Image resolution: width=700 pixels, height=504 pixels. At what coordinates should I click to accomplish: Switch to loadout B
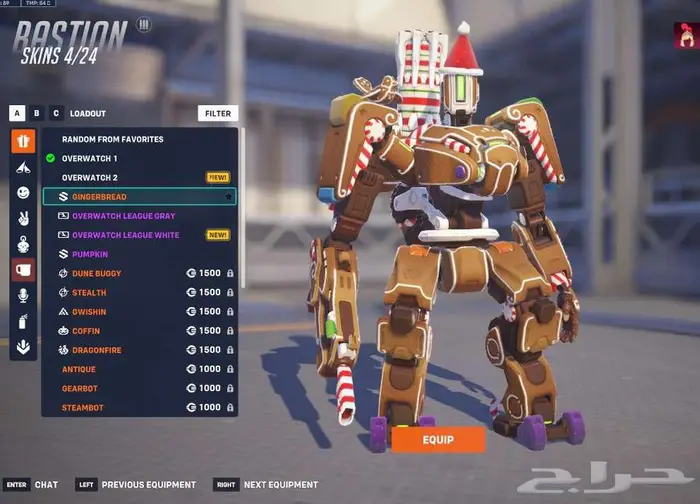37,114
